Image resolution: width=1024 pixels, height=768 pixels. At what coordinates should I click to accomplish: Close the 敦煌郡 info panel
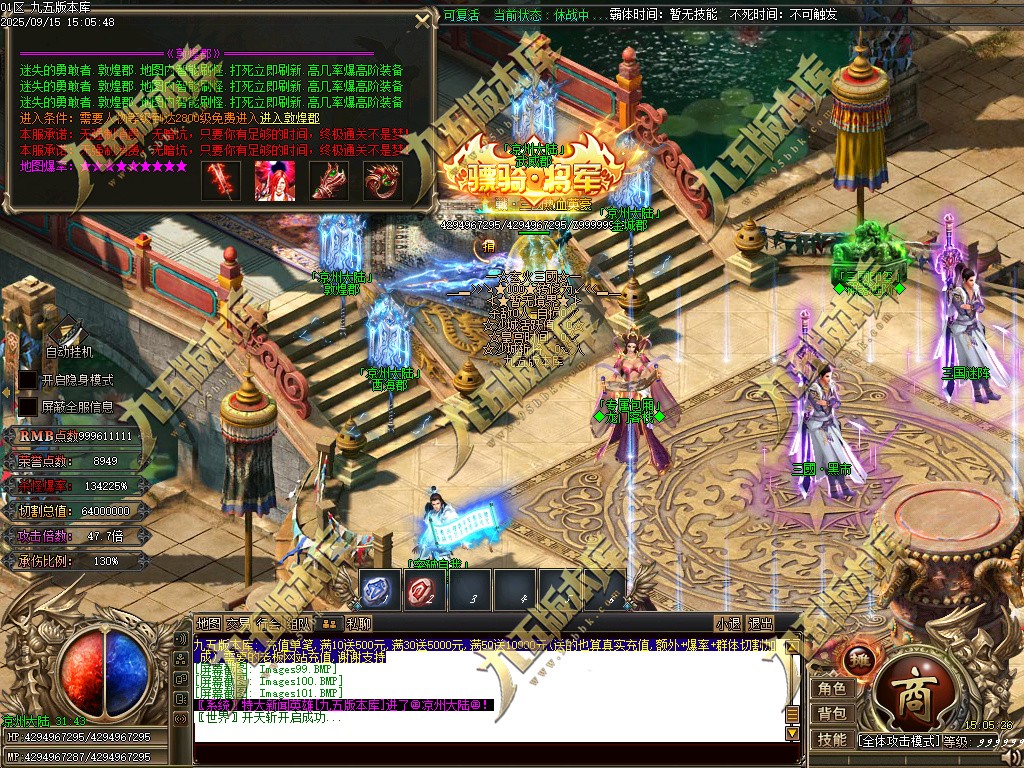click(x=424, y=21)
